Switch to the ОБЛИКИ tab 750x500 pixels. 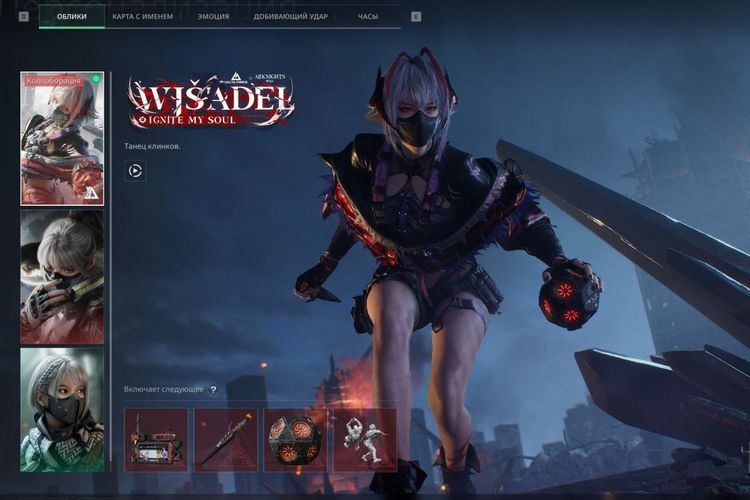(71, 17)
